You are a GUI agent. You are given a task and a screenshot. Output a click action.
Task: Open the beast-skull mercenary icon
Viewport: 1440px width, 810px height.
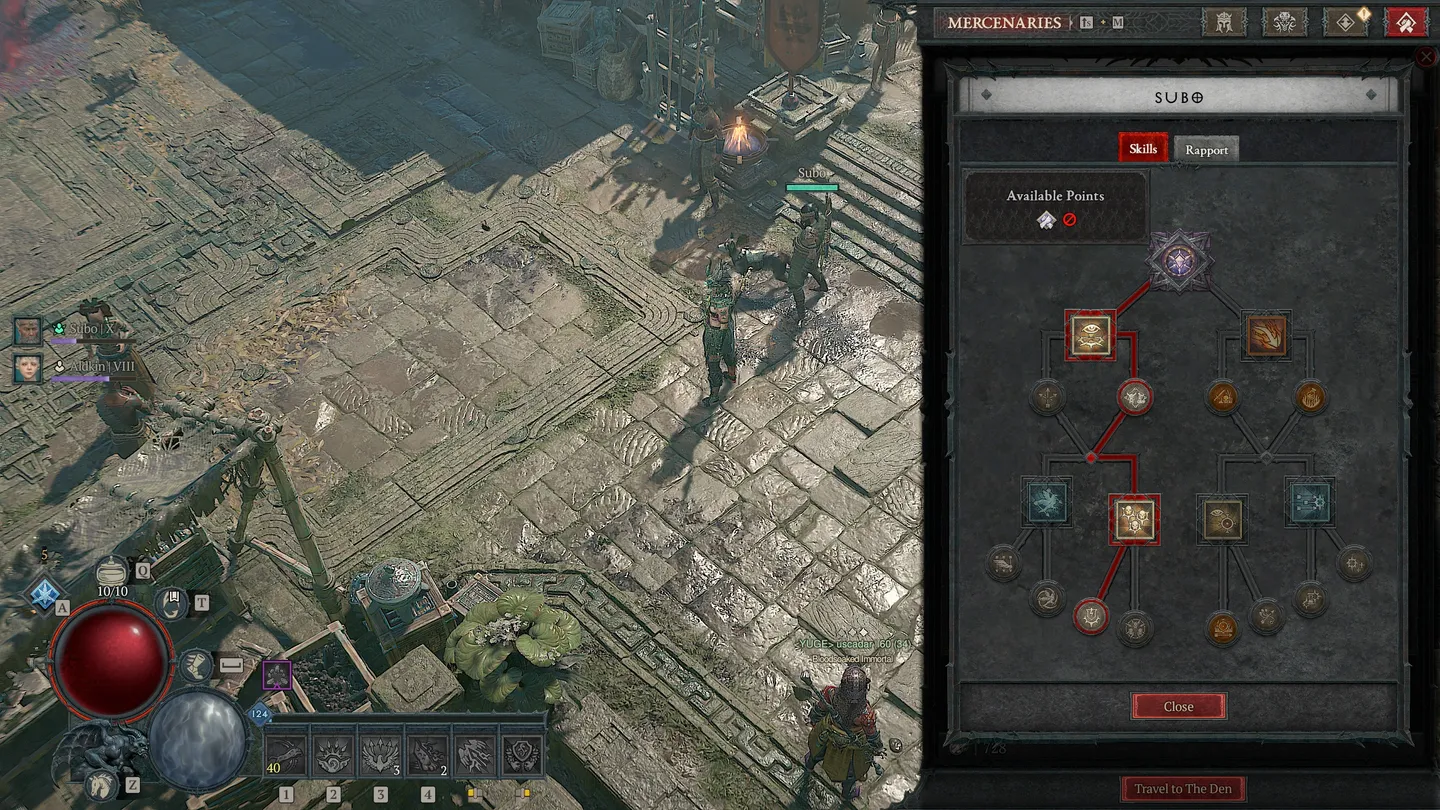pos(1284,22)
